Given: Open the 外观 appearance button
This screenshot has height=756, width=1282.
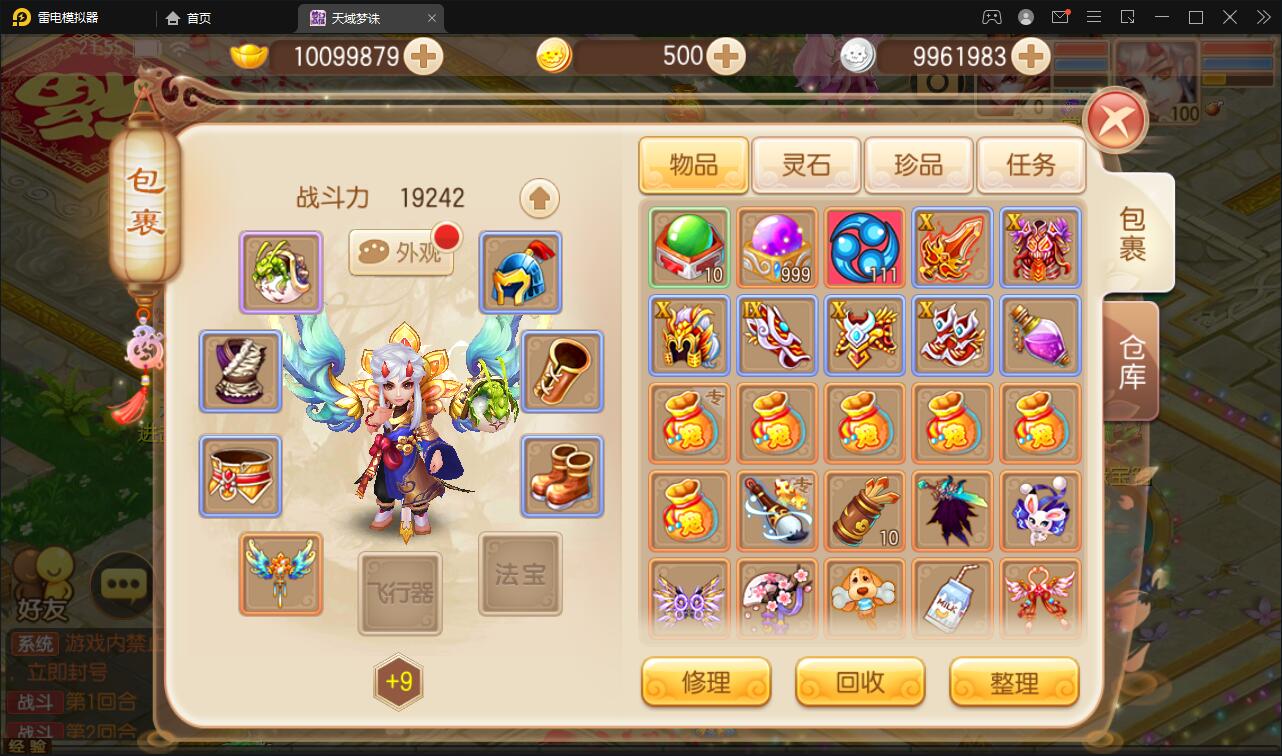Looking at the screenshot, I should pos(402,253).
